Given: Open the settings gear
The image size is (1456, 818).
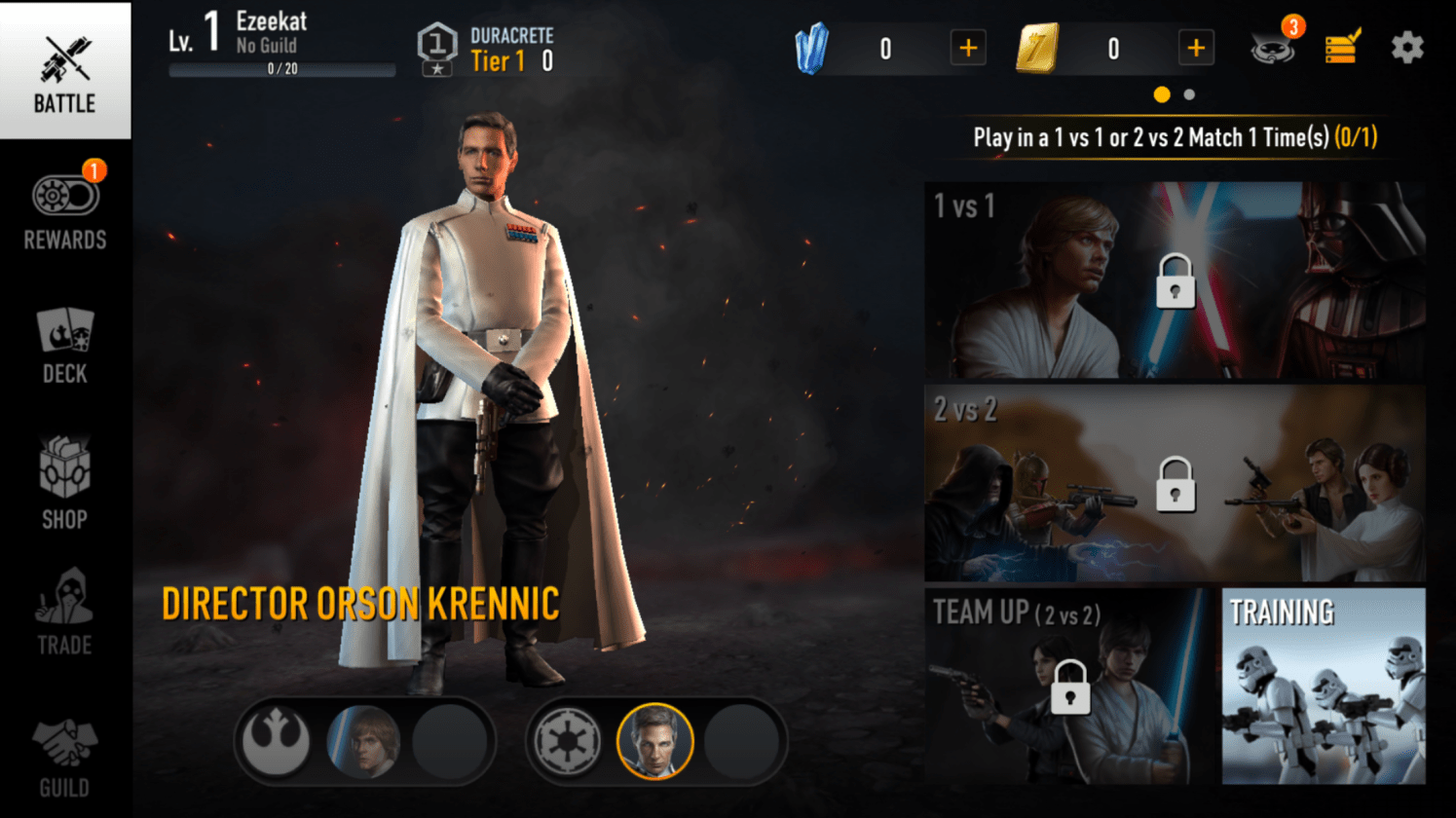Looking at the screenshot, I should pos(1406,48).
